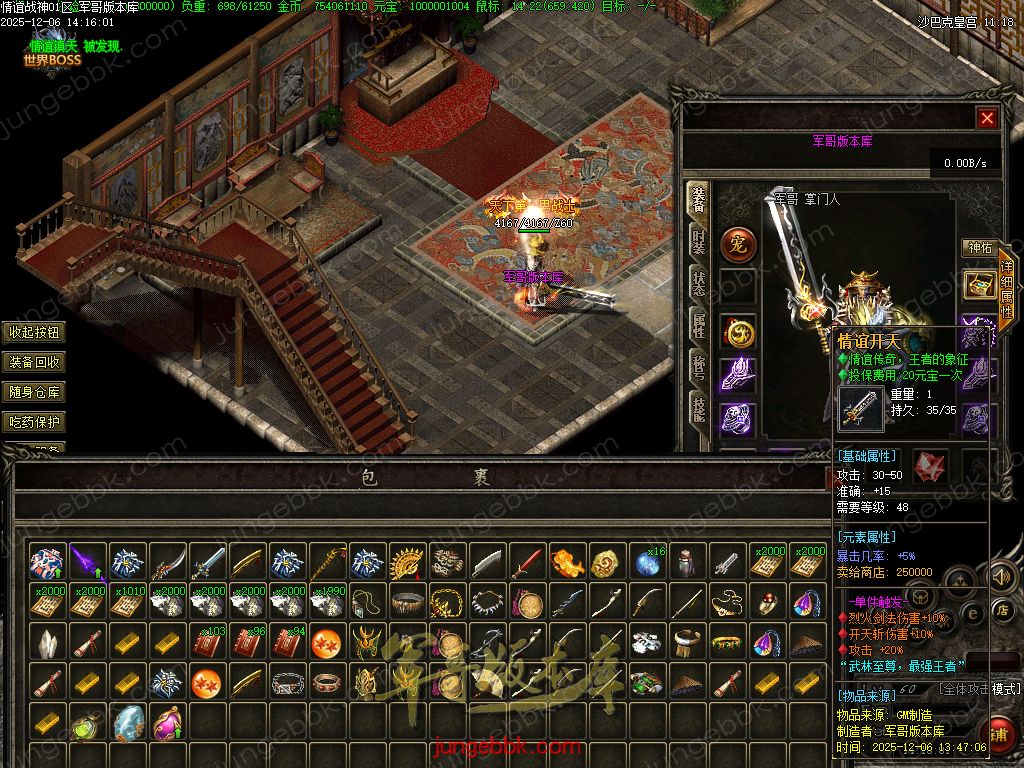
Task: Open the golden treasure chest slot
Action: 977,284
